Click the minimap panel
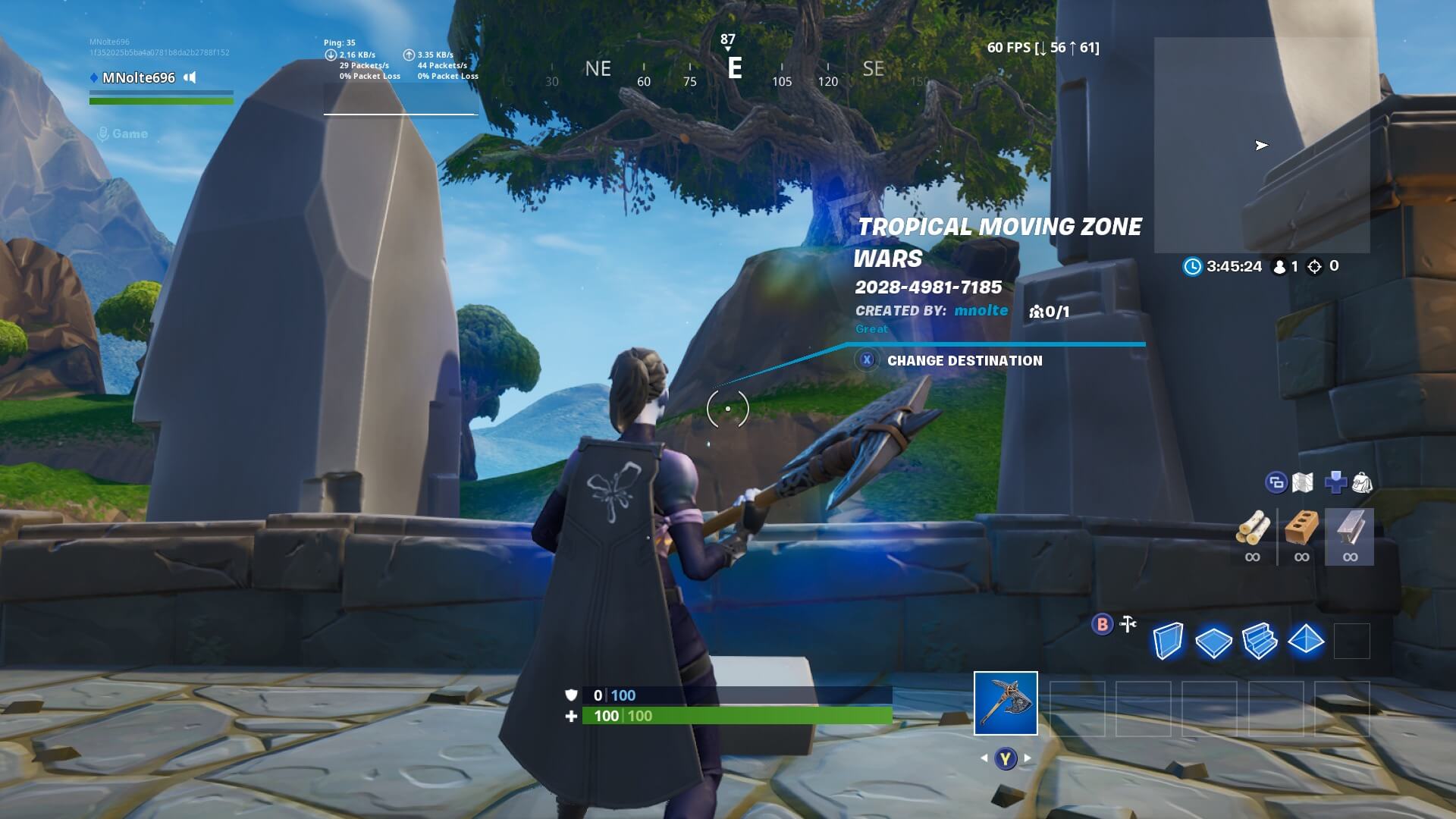The image size is (1456, 819). coord(1261,145)
